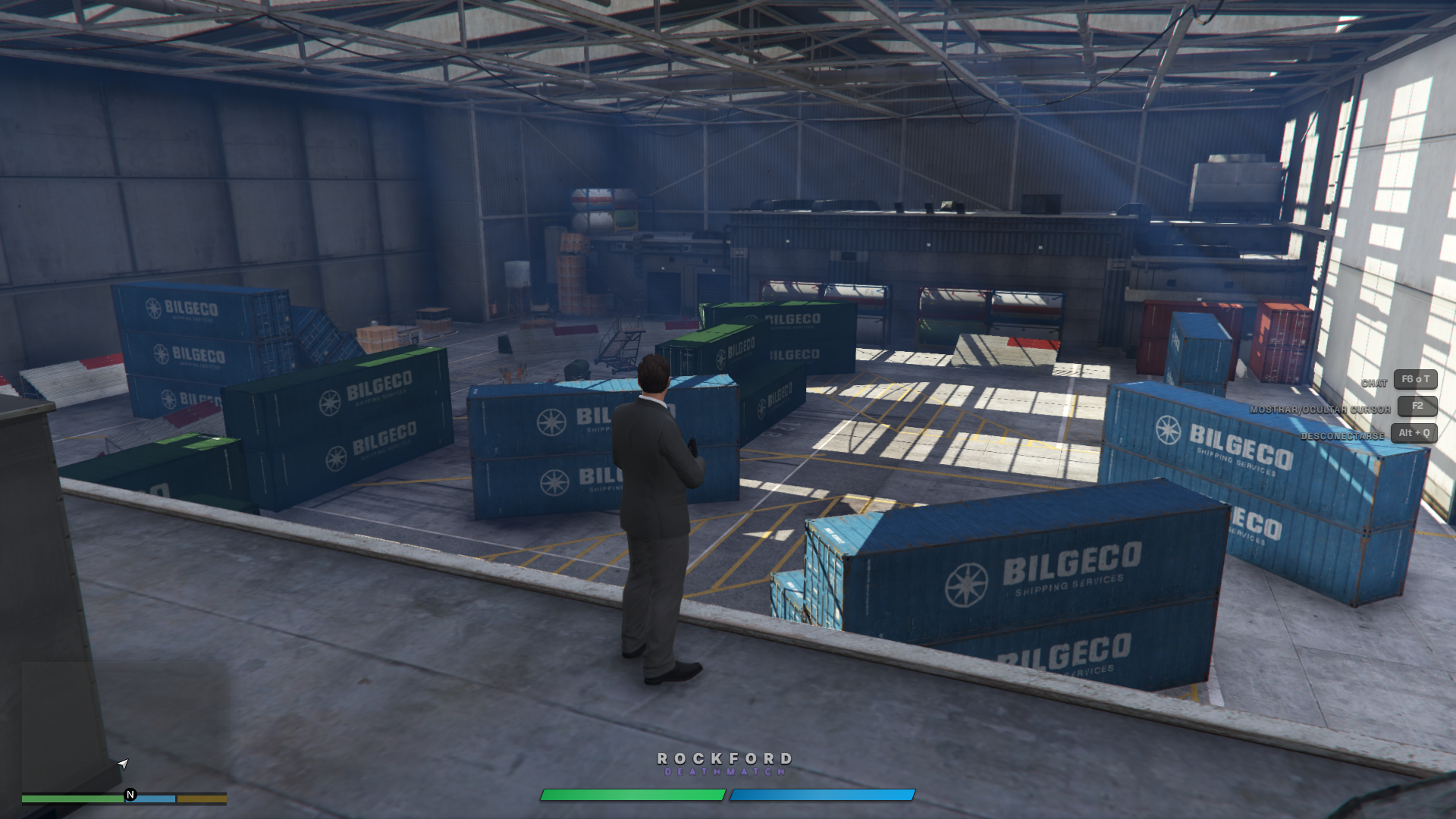Select the north N marker on minimap
The height and width of the screenshot is (819, 1456).
click(x=130, y=795)
